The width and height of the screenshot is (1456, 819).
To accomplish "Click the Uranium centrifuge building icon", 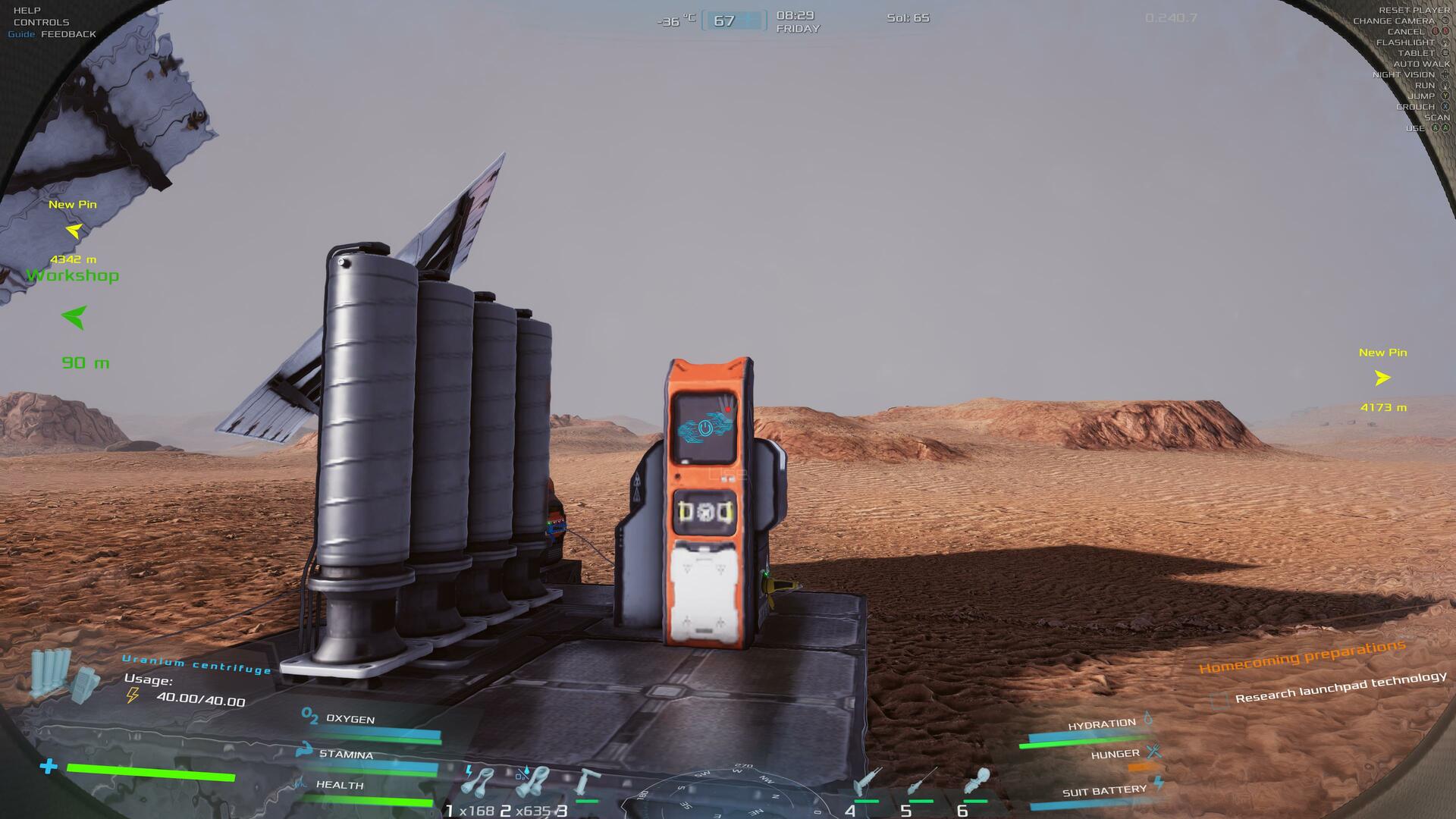I will point(64,674).
